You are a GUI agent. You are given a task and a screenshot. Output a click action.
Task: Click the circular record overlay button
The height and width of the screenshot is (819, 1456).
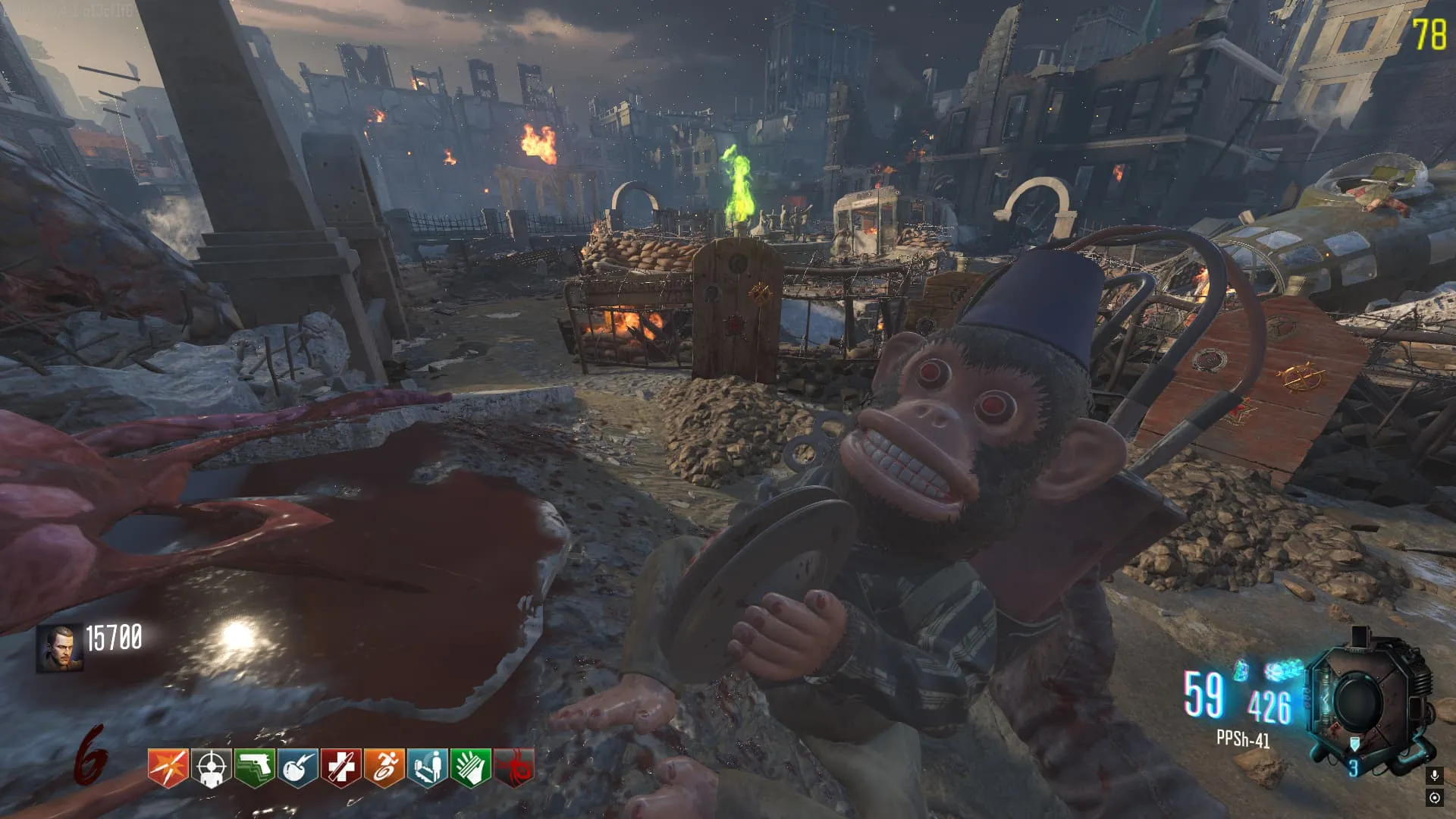pyautogui.click(x=1434, y=798)
